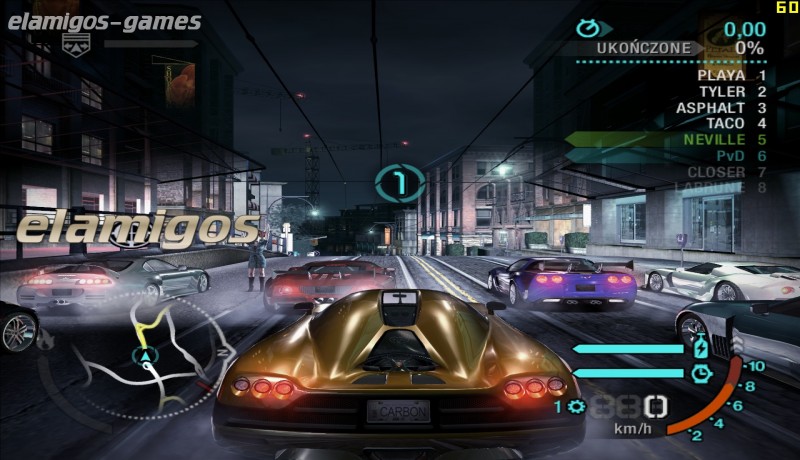Viewport: 800px width, 460px height.
Task: Select ASPHALT in the race standings
Action: pos(710,107)
